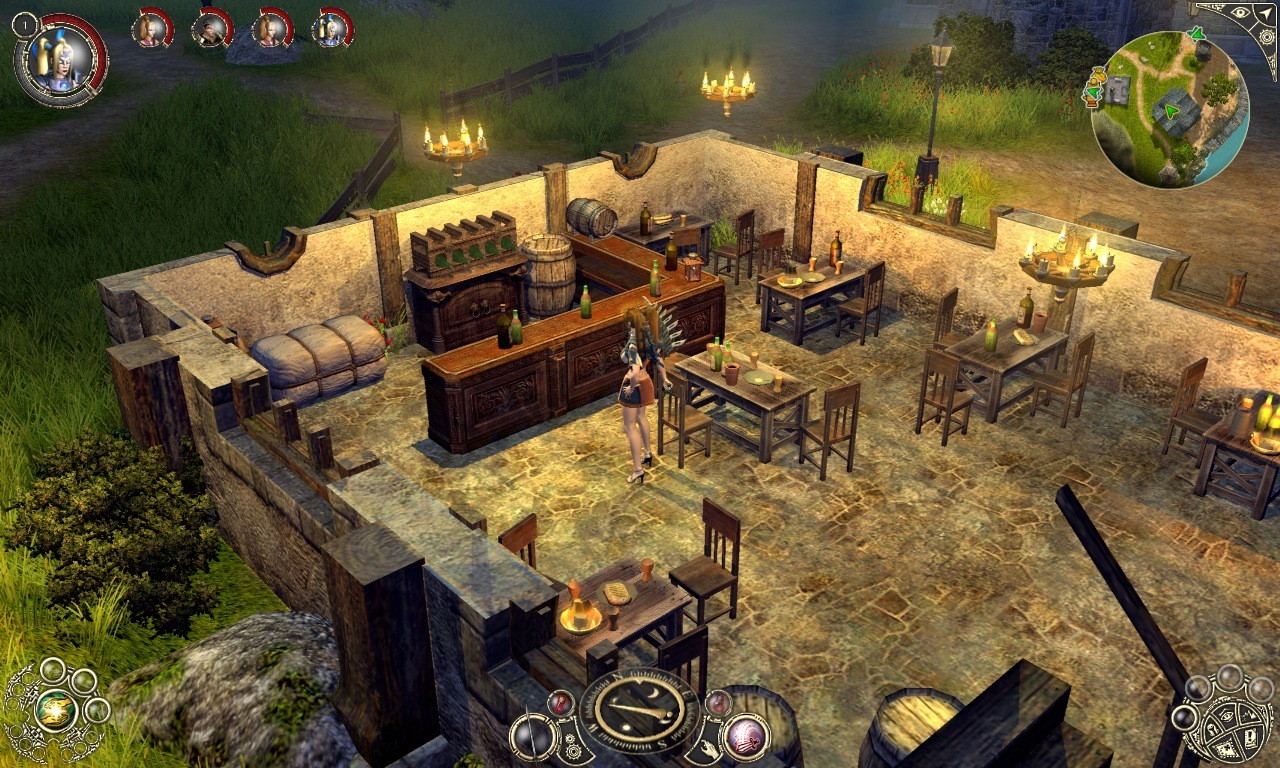Click the red flask icon left of the compass

click(x=560, y=704)
